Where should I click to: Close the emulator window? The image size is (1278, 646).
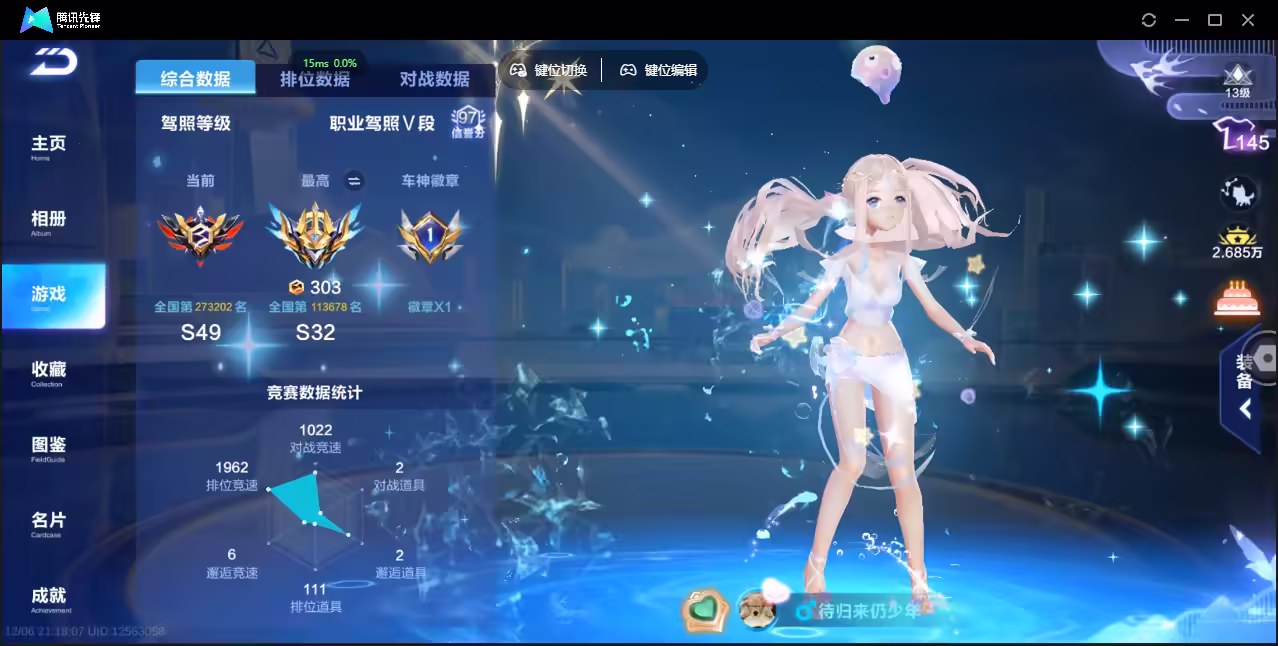(1248, 20)
